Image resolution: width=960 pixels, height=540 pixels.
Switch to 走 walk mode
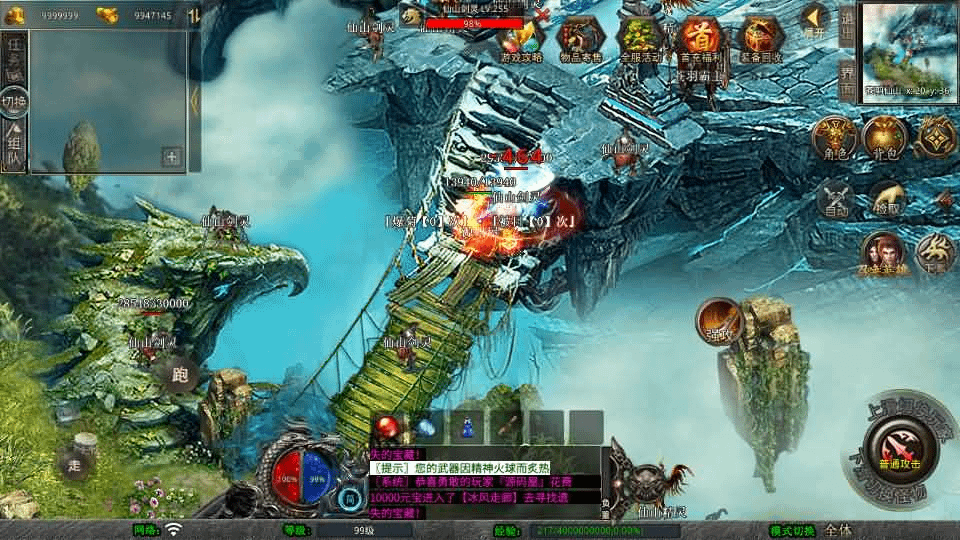pos(75,464)
